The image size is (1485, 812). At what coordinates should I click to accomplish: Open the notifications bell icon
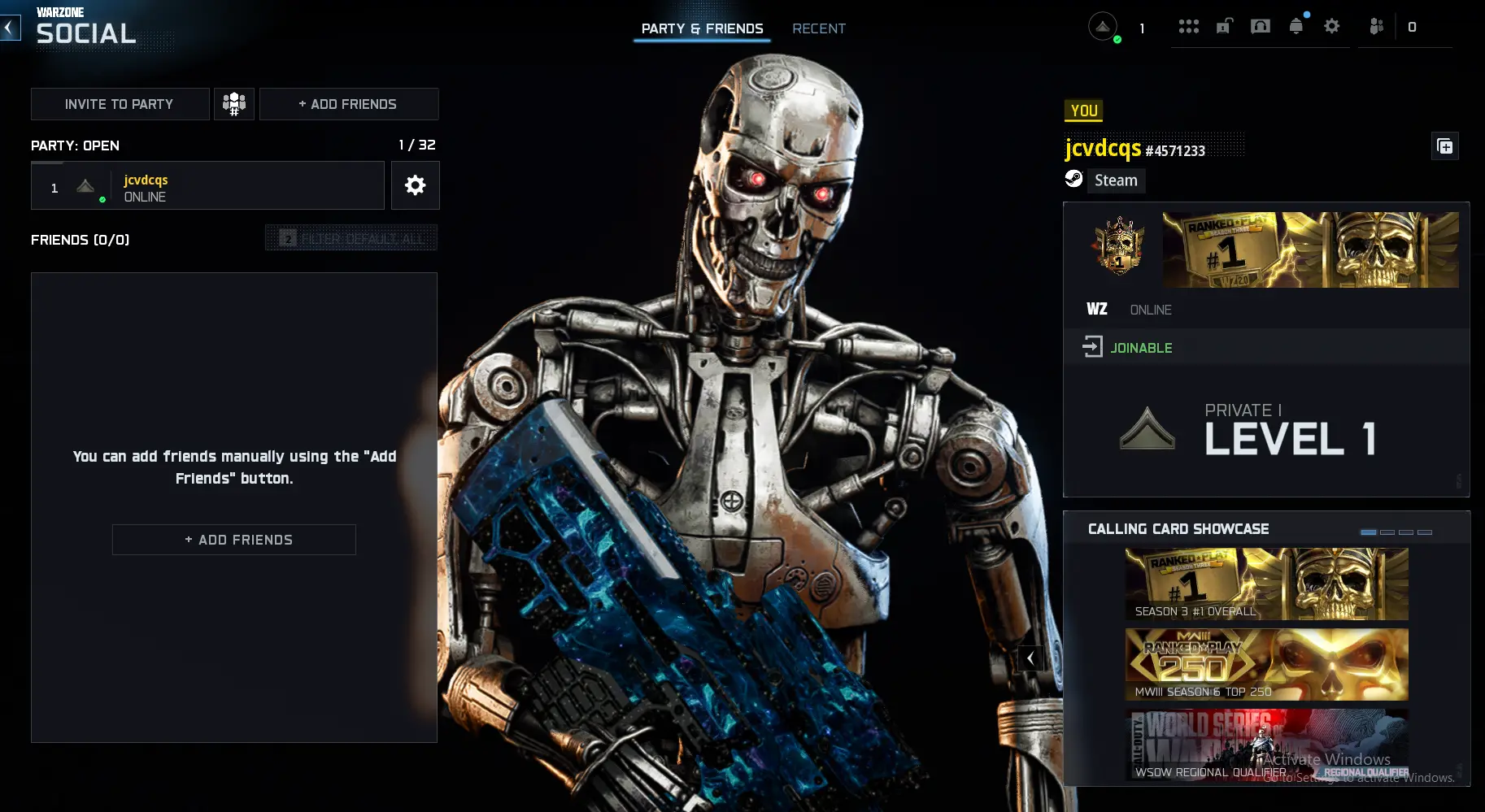[1296, 25]
